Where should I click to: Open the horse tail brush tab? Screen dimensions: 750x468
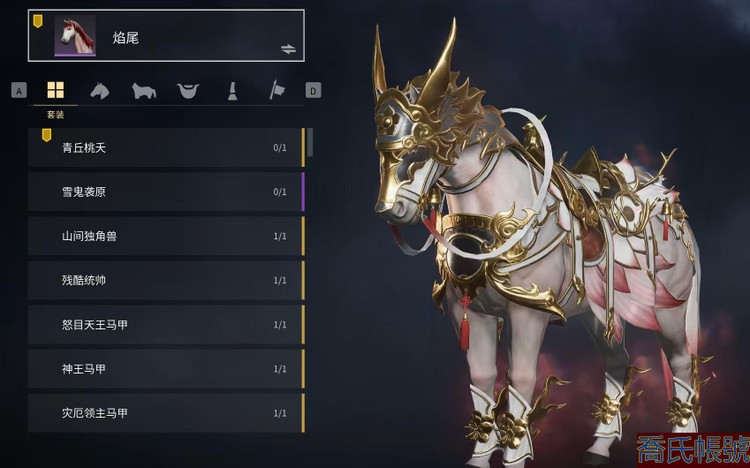pos(231,91)
